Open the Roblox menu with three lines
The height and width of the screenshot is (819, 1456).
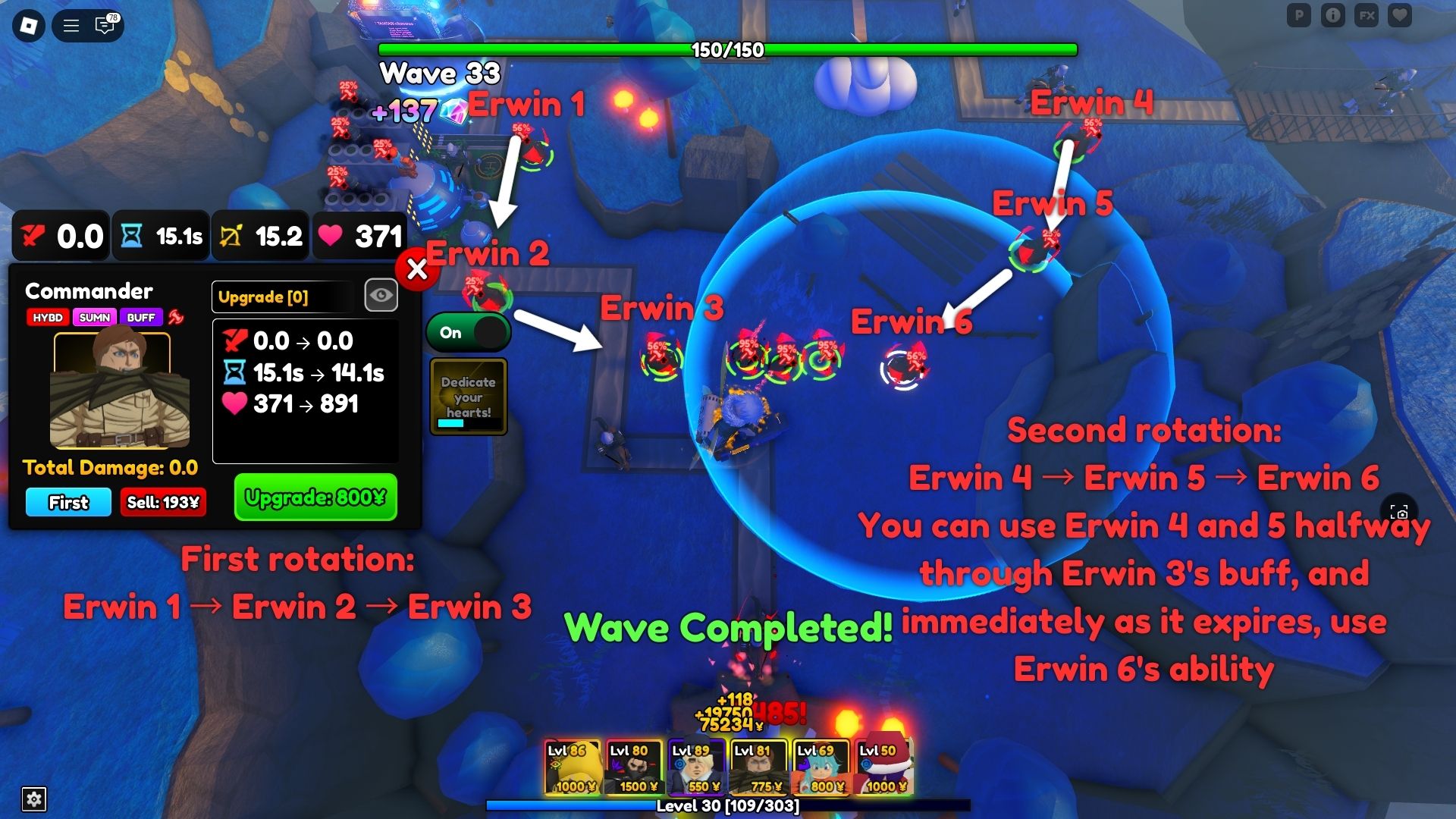(x=70, y=24)
